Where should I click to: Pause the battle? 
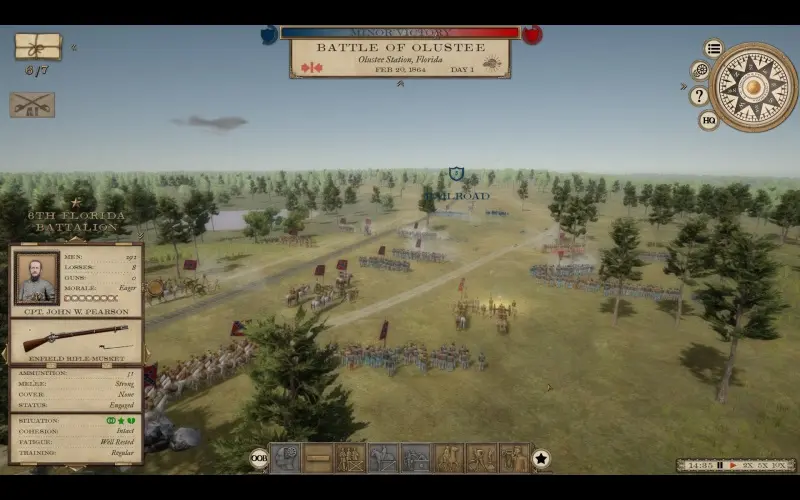720,465
